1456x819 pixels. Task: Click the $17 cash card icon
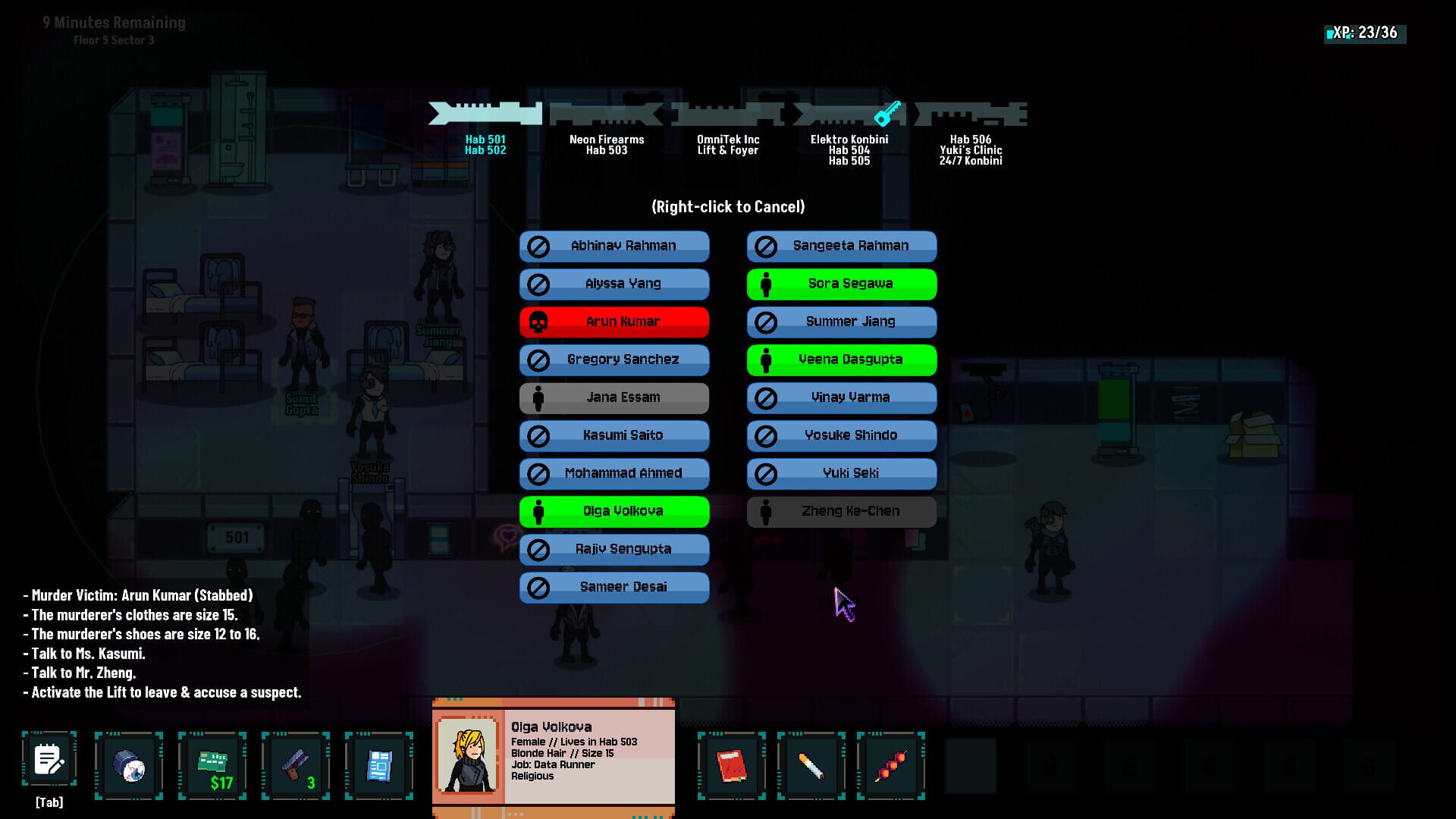click(x=212, y=765)
